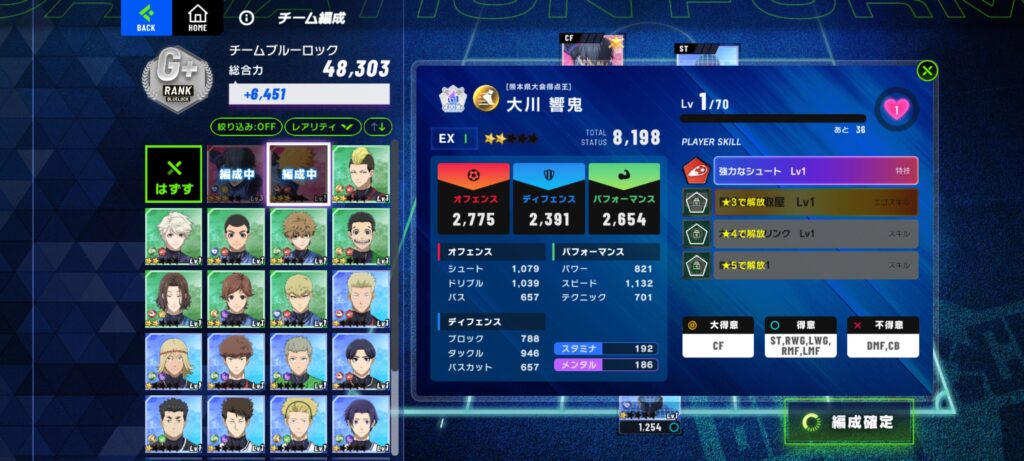Go back using the BACK button
The height and width of the screenshot is (461, 1024).
tap(146, 18)
